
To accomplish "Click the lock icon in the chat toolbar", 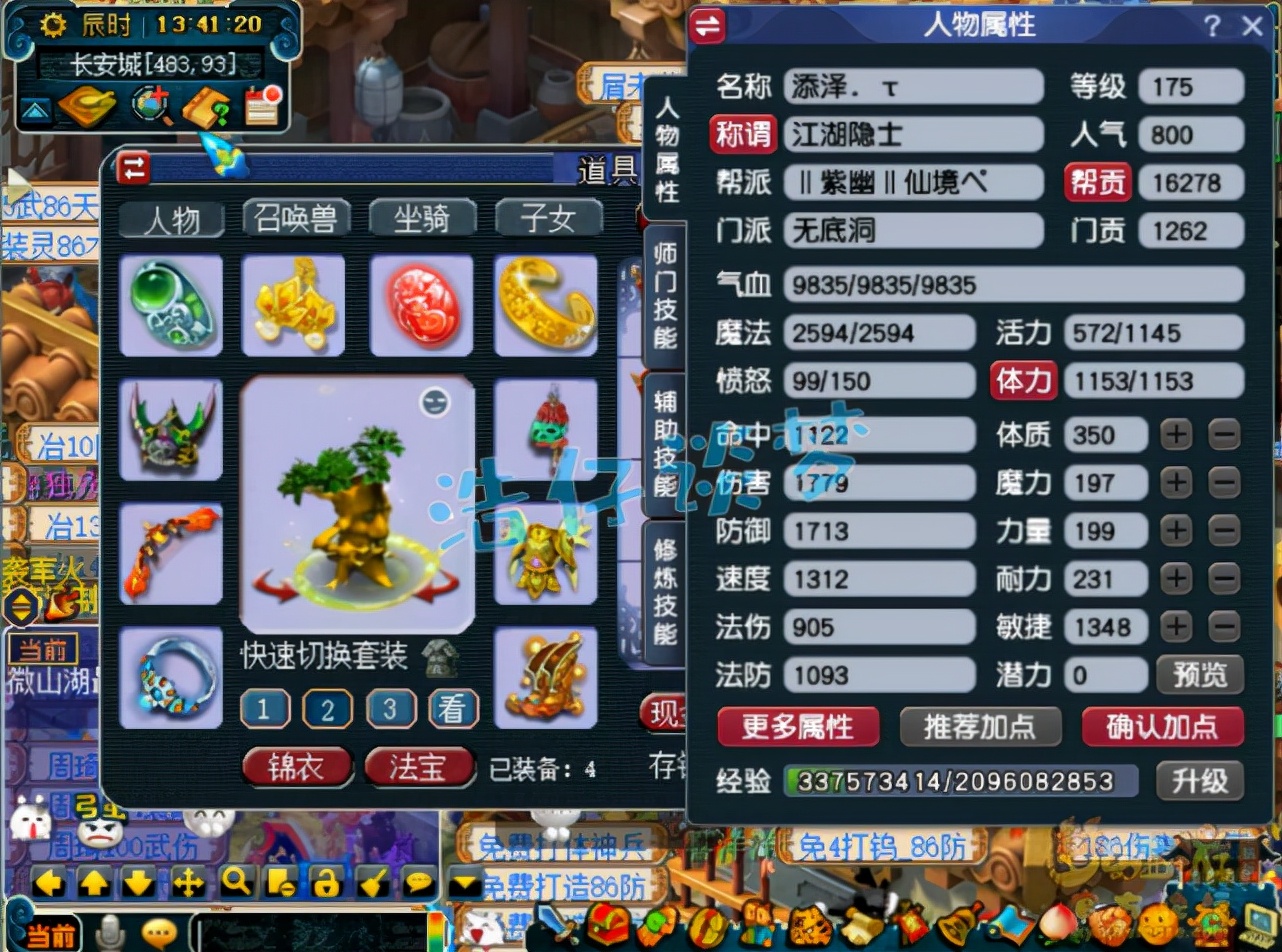I will [x=328, y=882].
